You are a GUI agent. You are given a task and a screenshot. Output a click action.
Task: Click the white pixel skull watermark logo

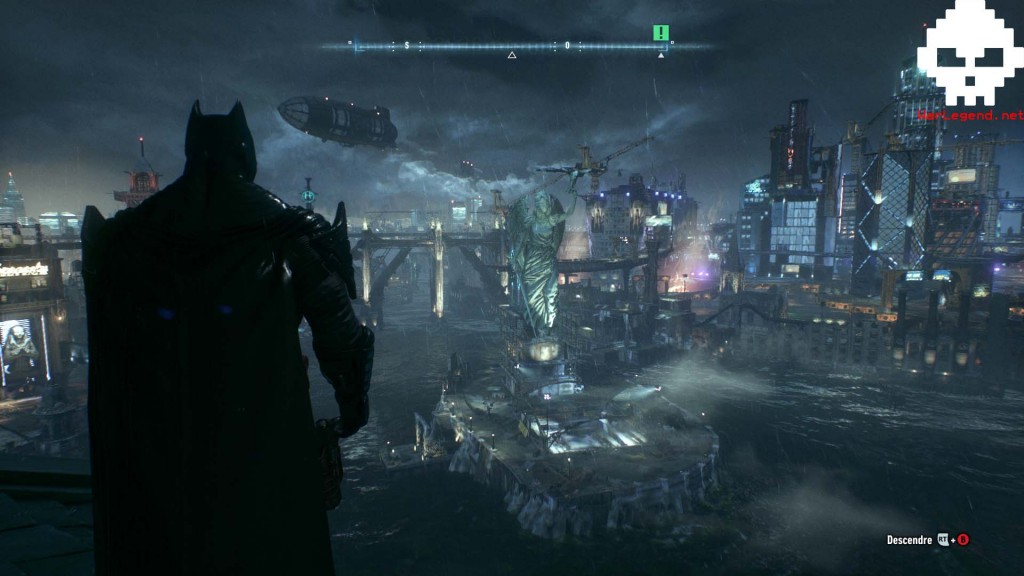pyautogui.click(x=969, y=55)
